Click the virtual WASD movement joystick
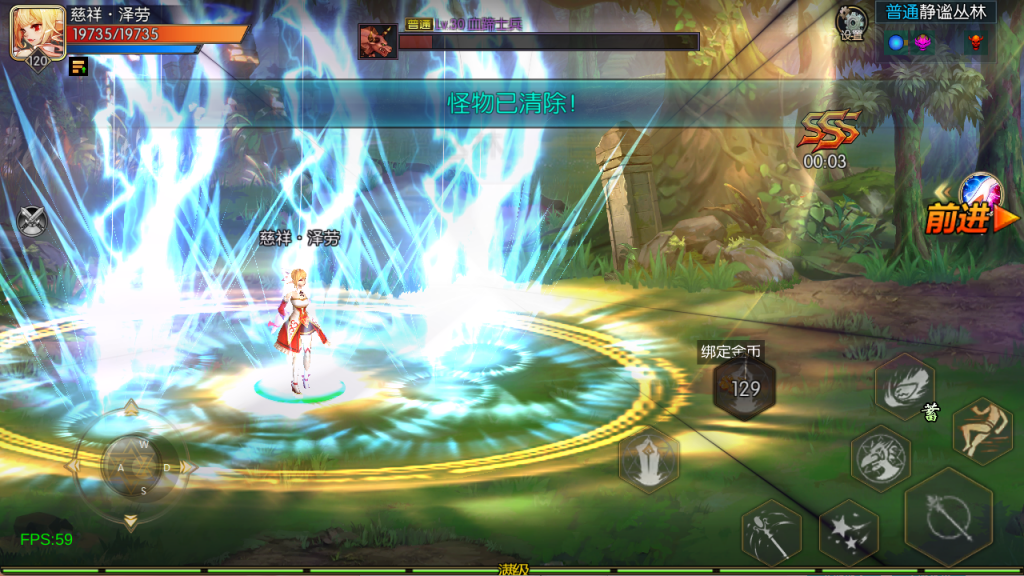 (130, 467)
